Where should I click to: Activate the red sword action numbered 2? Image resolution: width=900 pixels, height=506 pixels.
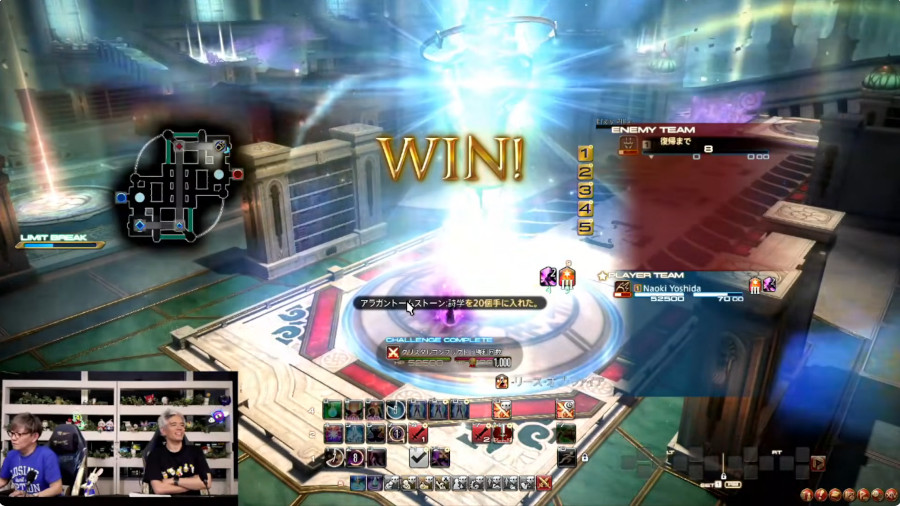[483, 433]
